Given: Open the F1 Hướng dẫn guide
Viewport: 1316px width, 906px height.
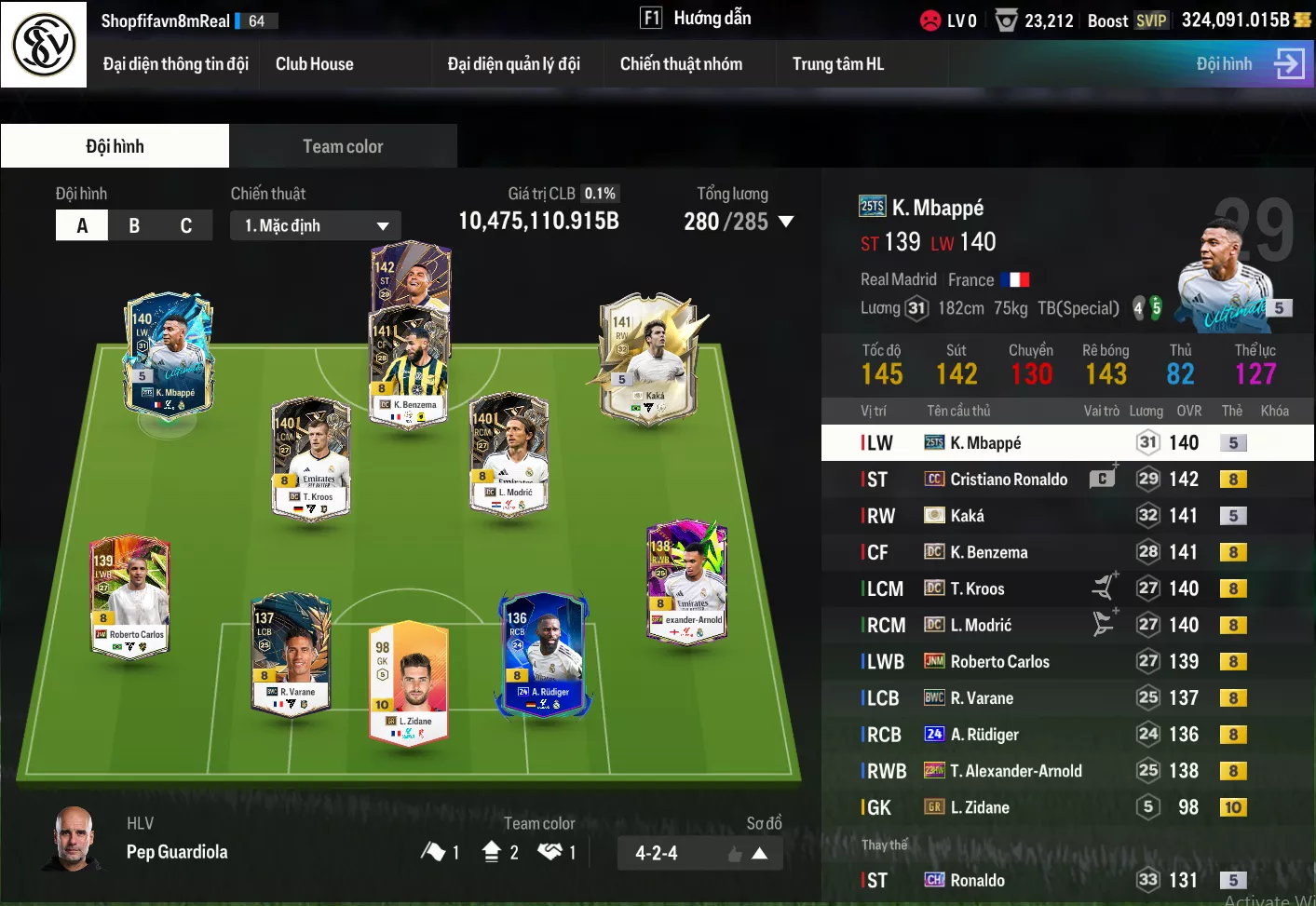Looking at the screenshot, I should [x=696, y=19].
